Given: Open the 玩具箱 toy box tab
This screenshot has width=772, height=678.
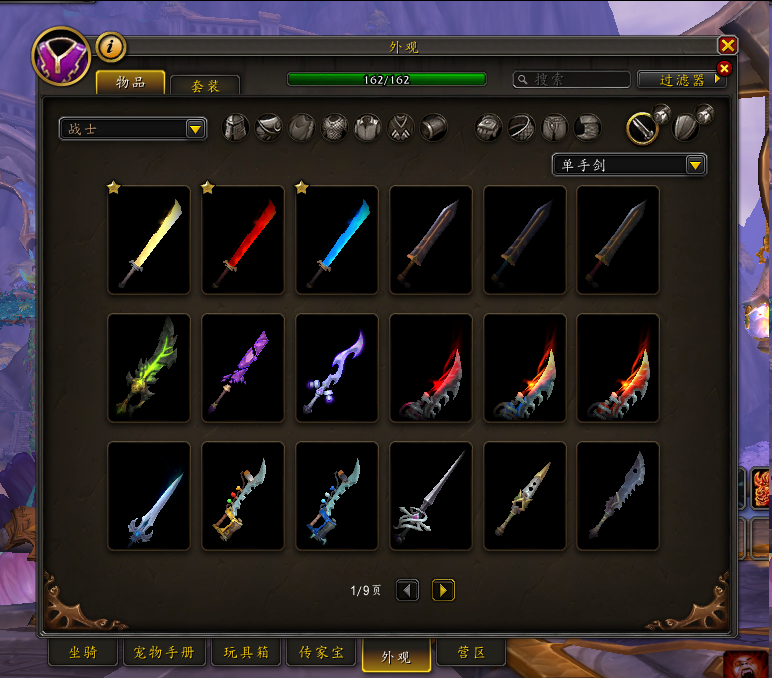Looking at the screenshot, I should (244, 653).
